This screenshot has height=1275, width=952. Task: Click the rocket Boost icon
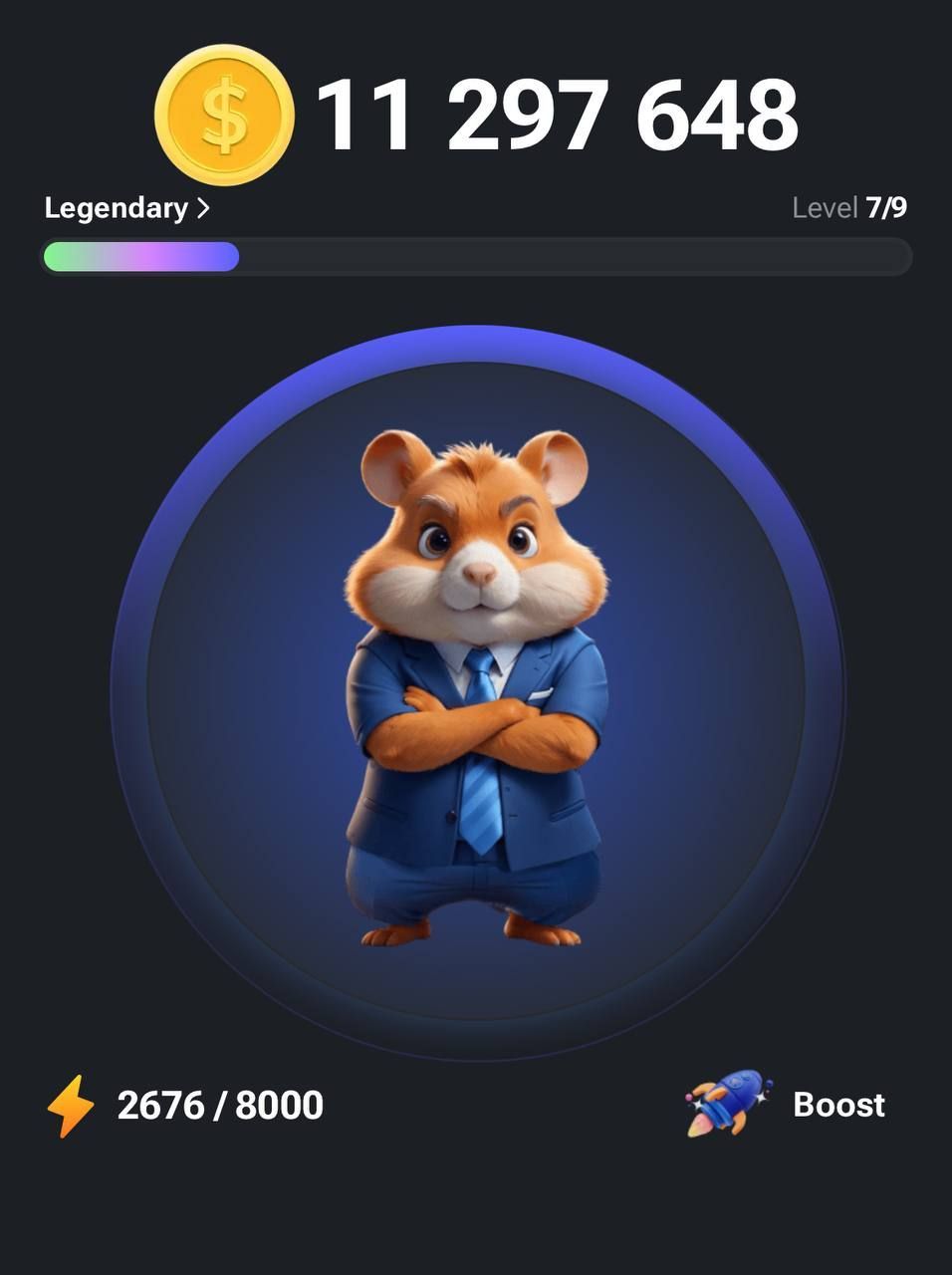coord(728,1104)
